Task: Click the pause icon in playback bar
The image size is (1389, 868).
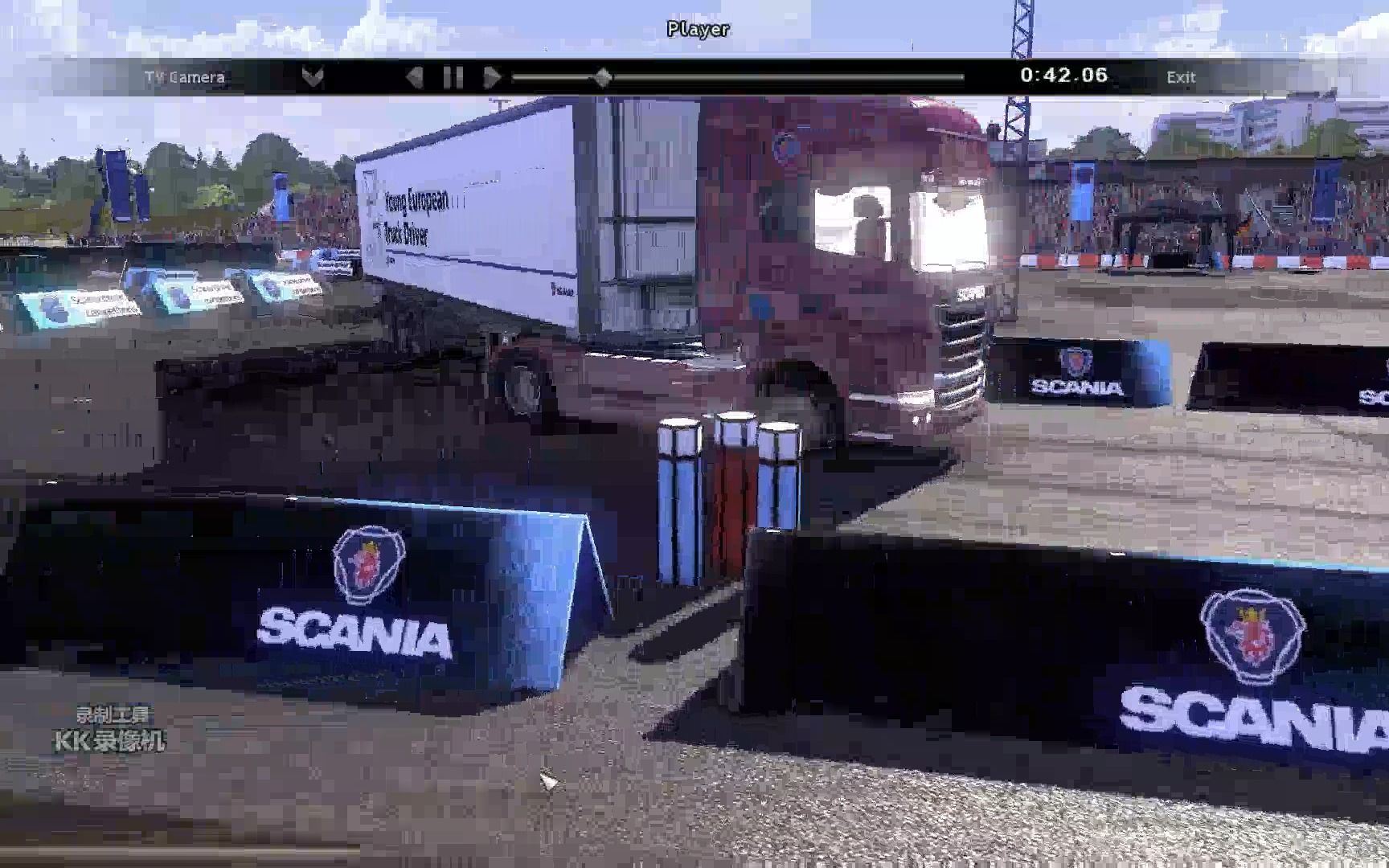Action: [453, 76]
